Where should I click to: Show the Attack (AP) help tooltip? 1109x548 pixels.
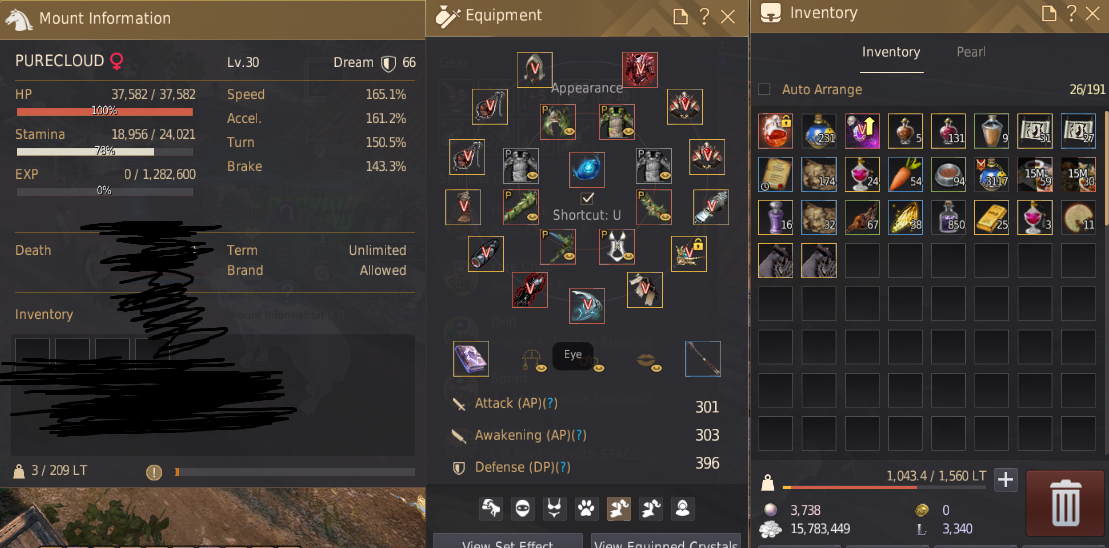(550, 403)
